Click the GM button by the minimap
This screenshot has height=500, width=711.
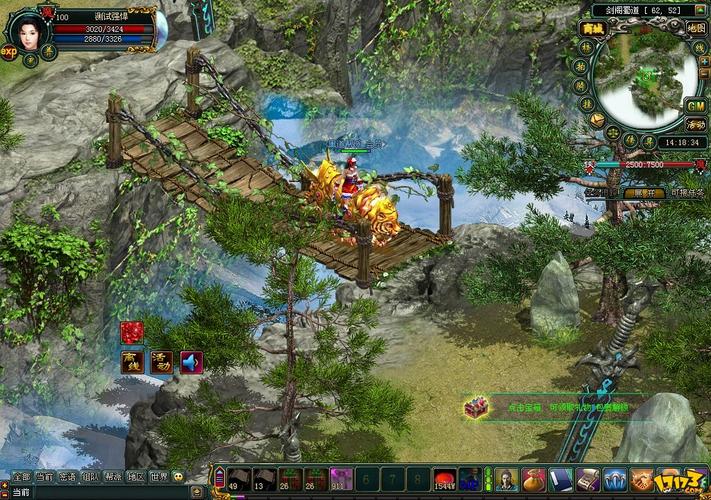coord(696,106)
